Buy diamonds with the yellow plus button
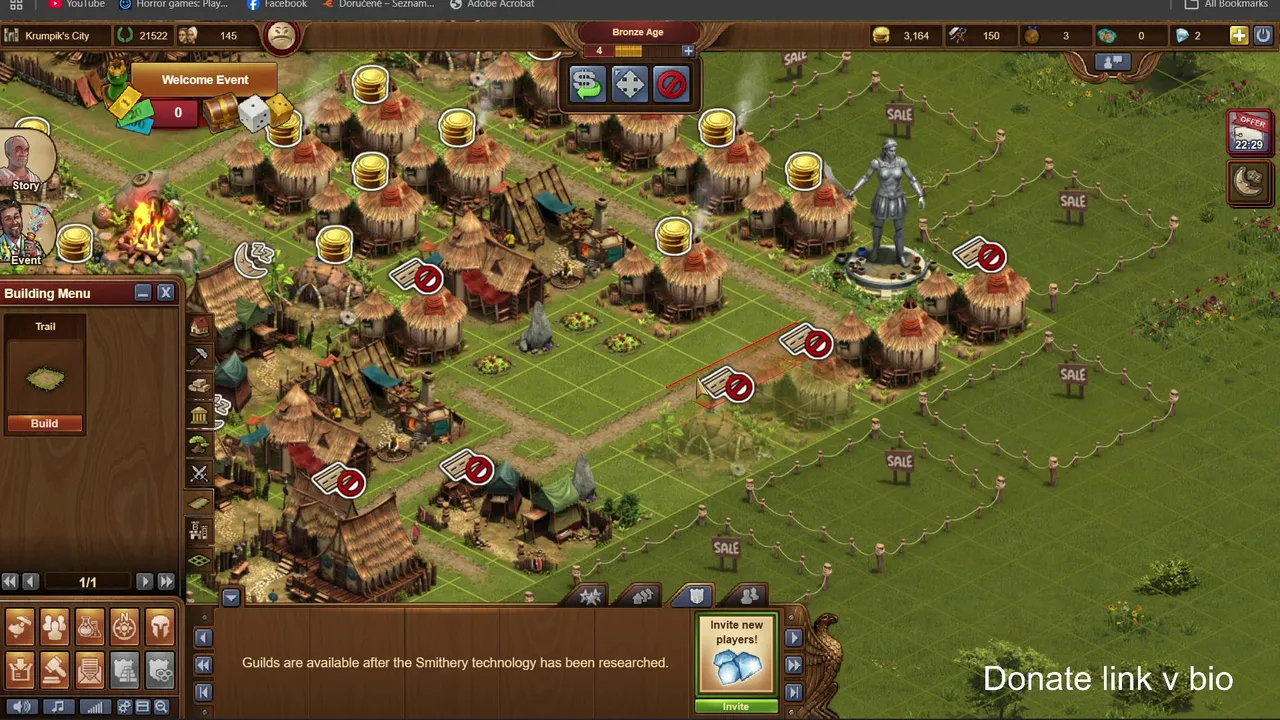Viewport: 1280px width, 720px height. pyautogui.click(x=1238, y=36)
